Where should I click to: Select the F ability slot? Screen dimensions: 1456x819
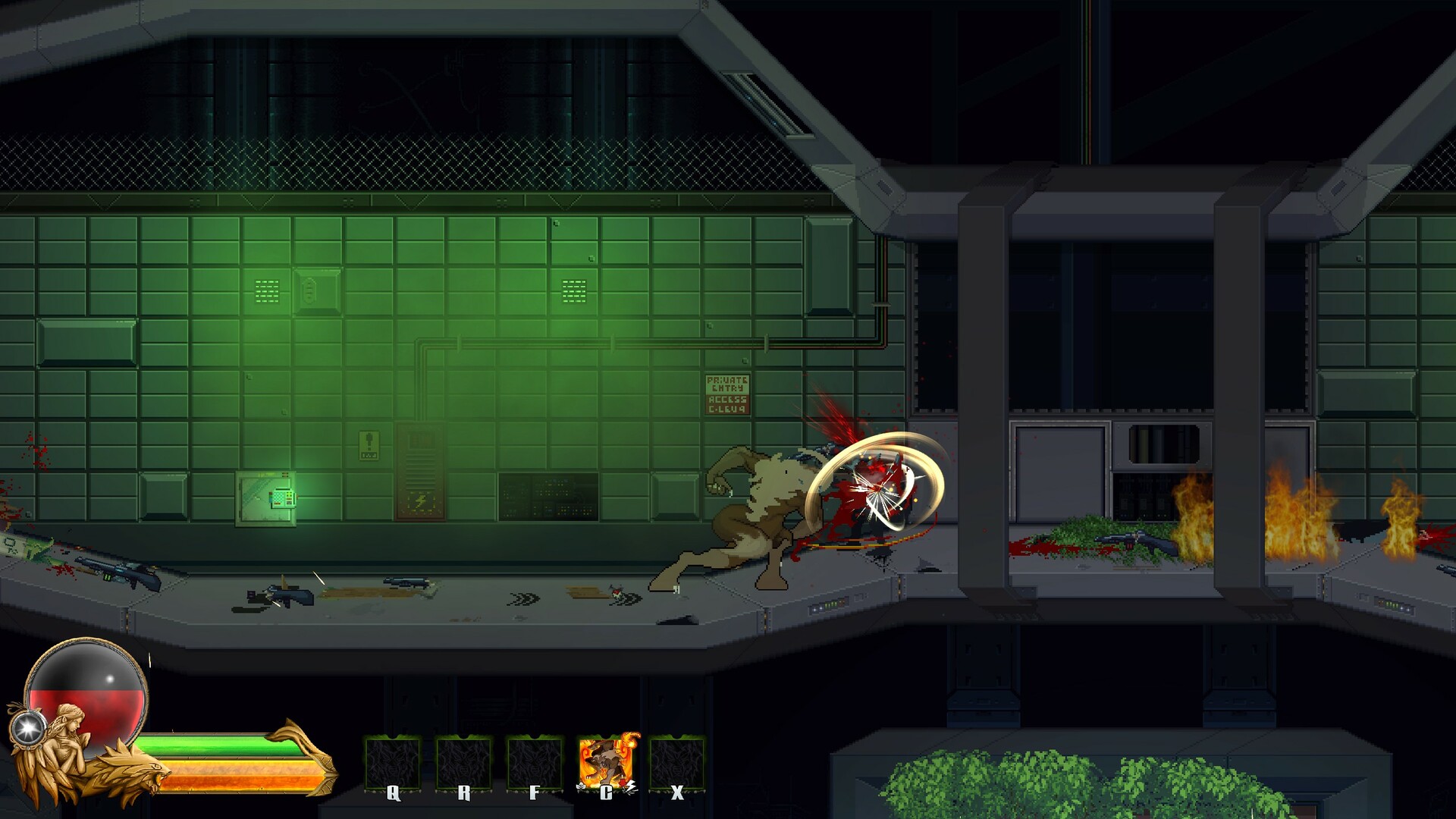pyautogui.click(x=535, y=762)
